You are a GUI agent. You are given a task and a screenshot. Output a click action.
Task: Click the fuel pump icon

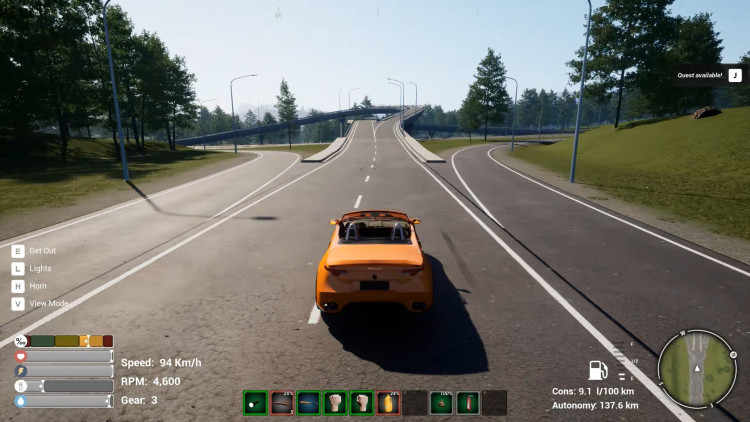pos(598,371)
